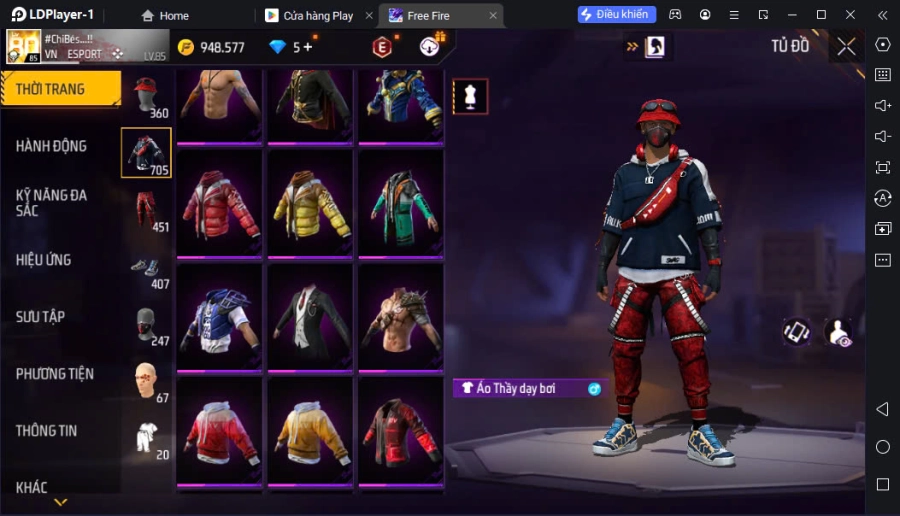Pick the red puffer jacket
The width and height of the screenshot is (900, 516).
coord(219,203)
